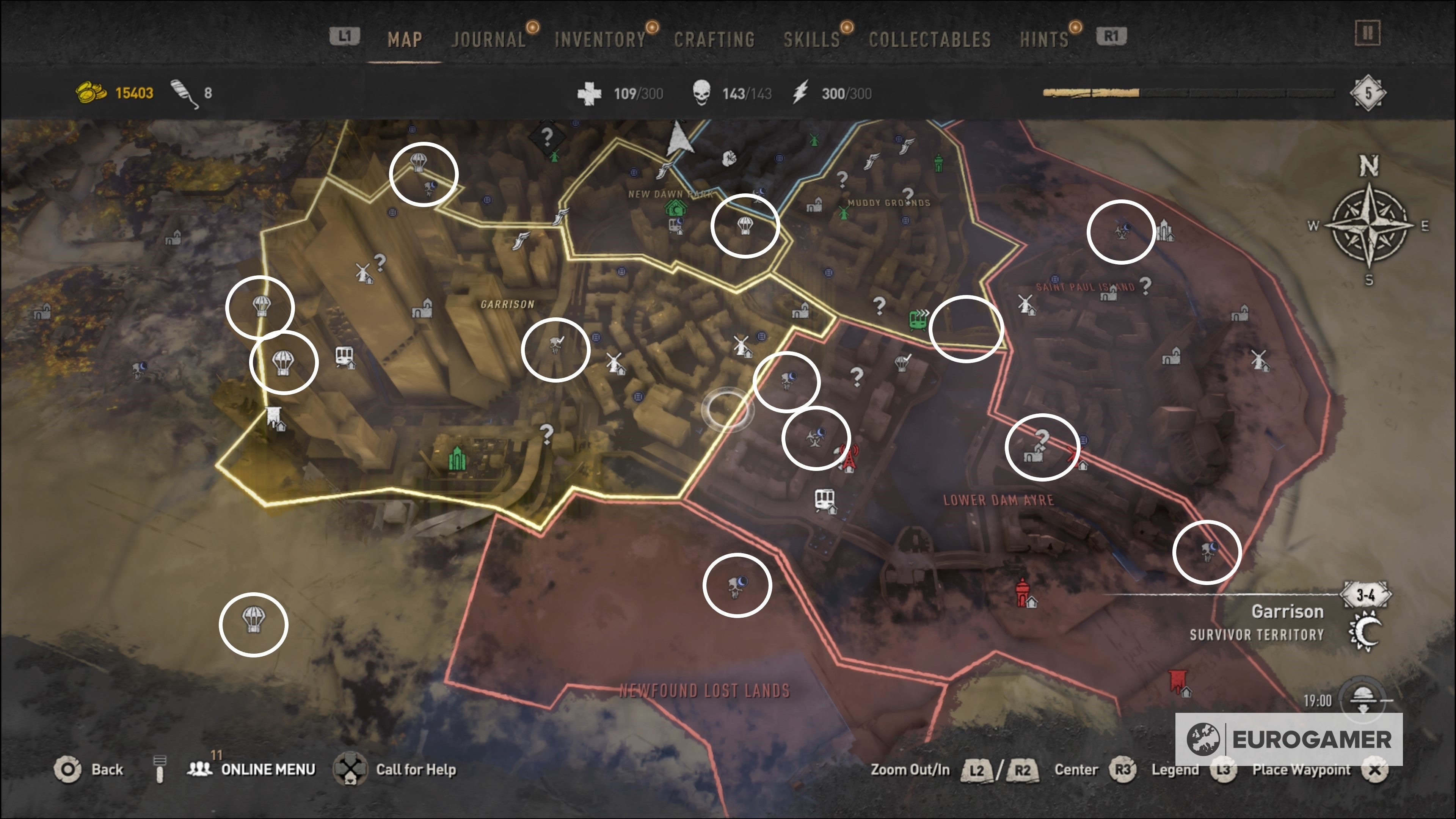The width and height of the screenshot is (1456, 819).
Task: Click the airdrop icon above New Dawn Park
Action: coord(744,226)
